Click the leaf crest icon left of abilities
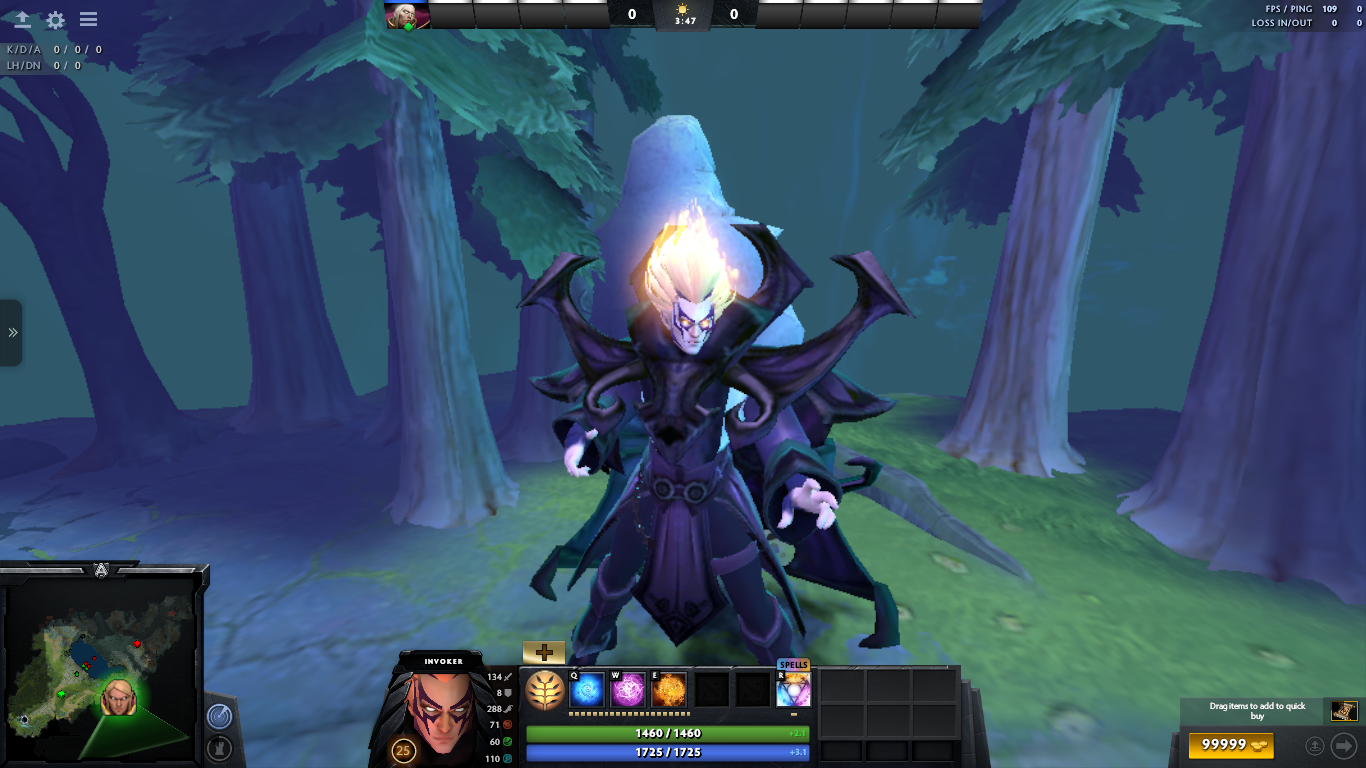Image resolution: width=1366 pixels, height=768 pixels. 545,690
